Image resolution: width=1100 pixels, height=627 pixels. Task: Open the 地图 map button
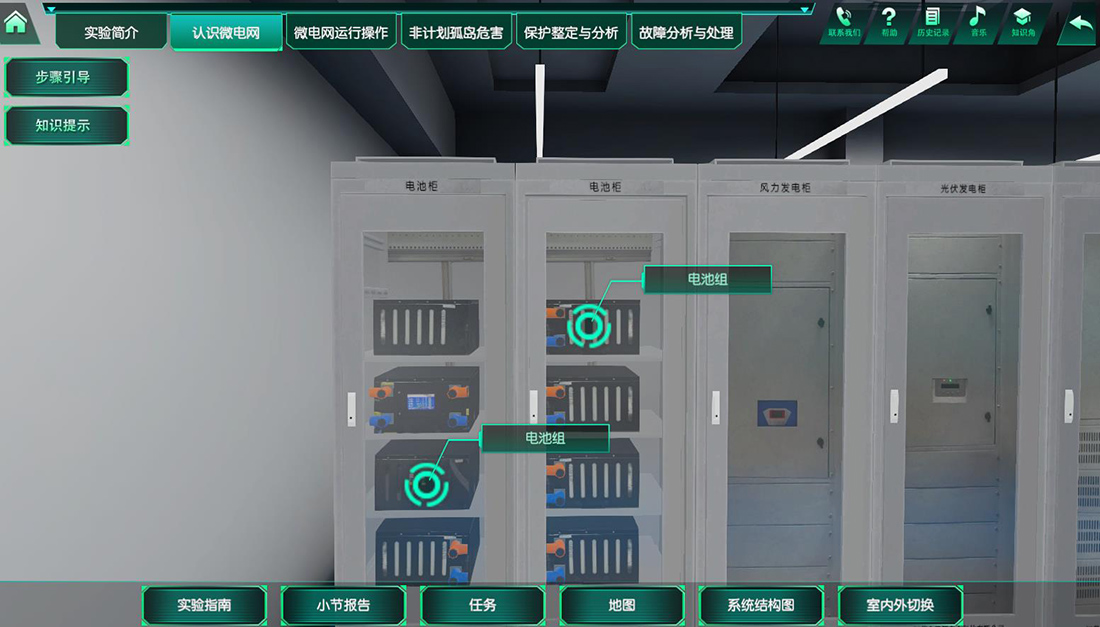click(622, 605)
